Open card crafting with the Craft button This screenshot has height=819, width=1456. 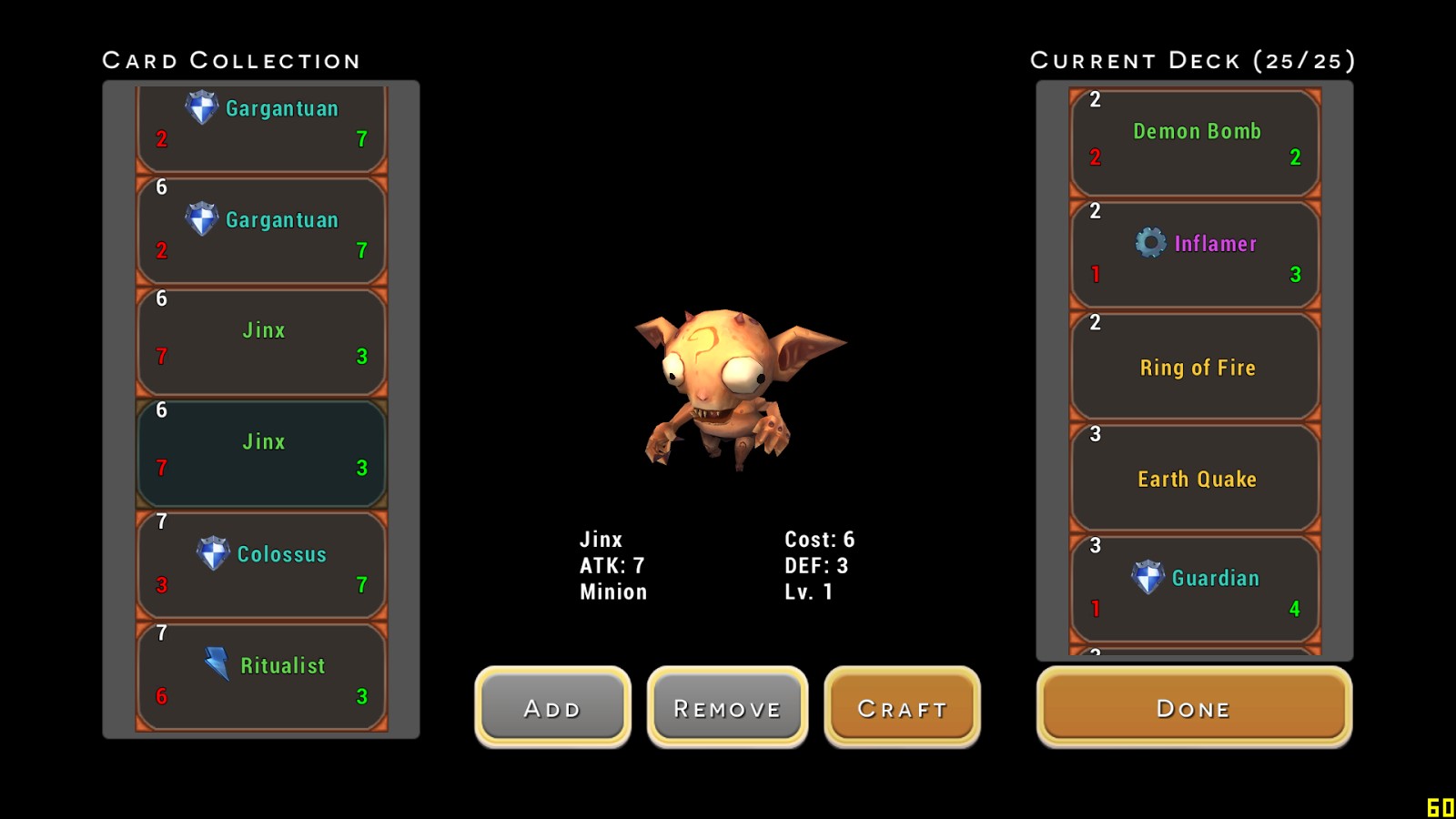pyautogui.click(x=902, y=707)
